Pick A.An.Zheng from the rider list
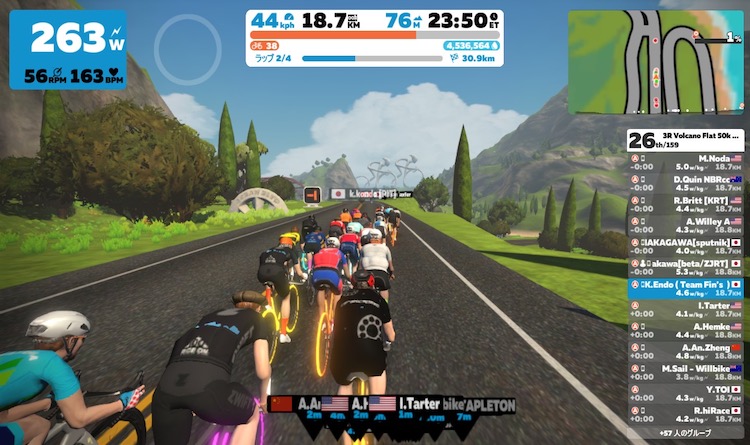 pyautogui.click(x=686, y=352)
